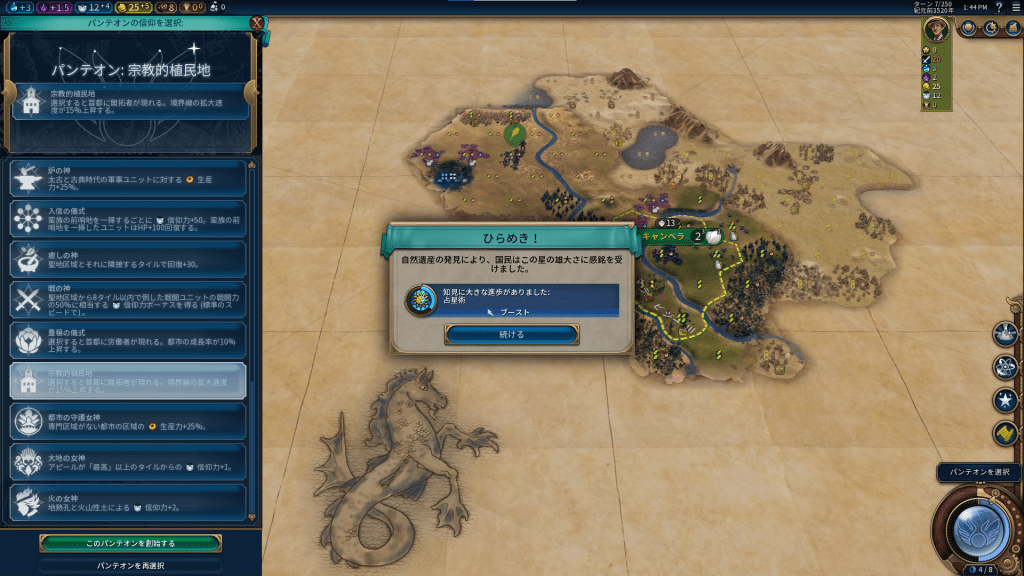Click the leader portrait in the ribbon
This screenshot has height=576, width=1024.
pyautogui.click(x=937, y=29)
